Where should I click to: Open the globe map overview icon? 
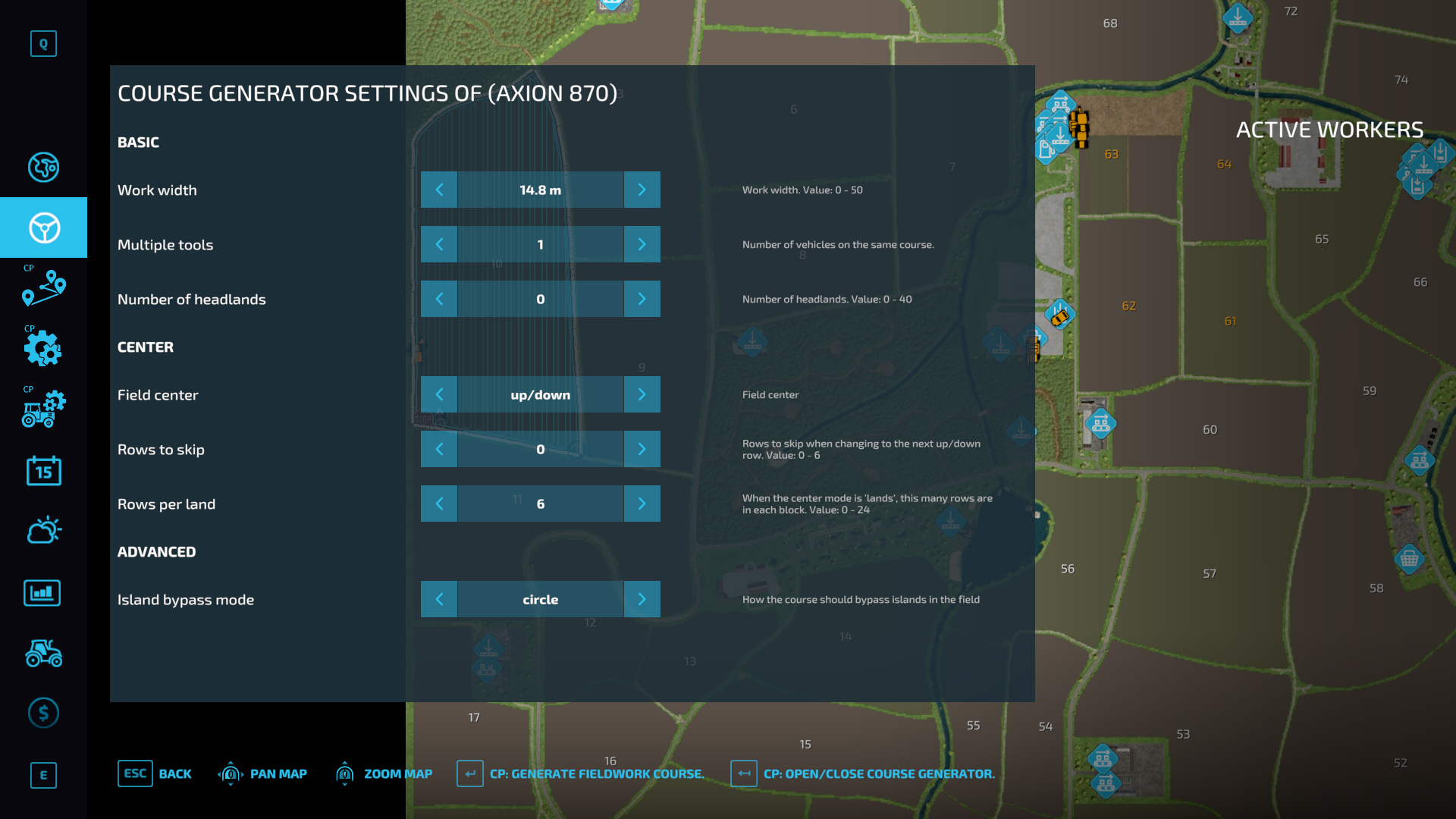pos(43,167)
